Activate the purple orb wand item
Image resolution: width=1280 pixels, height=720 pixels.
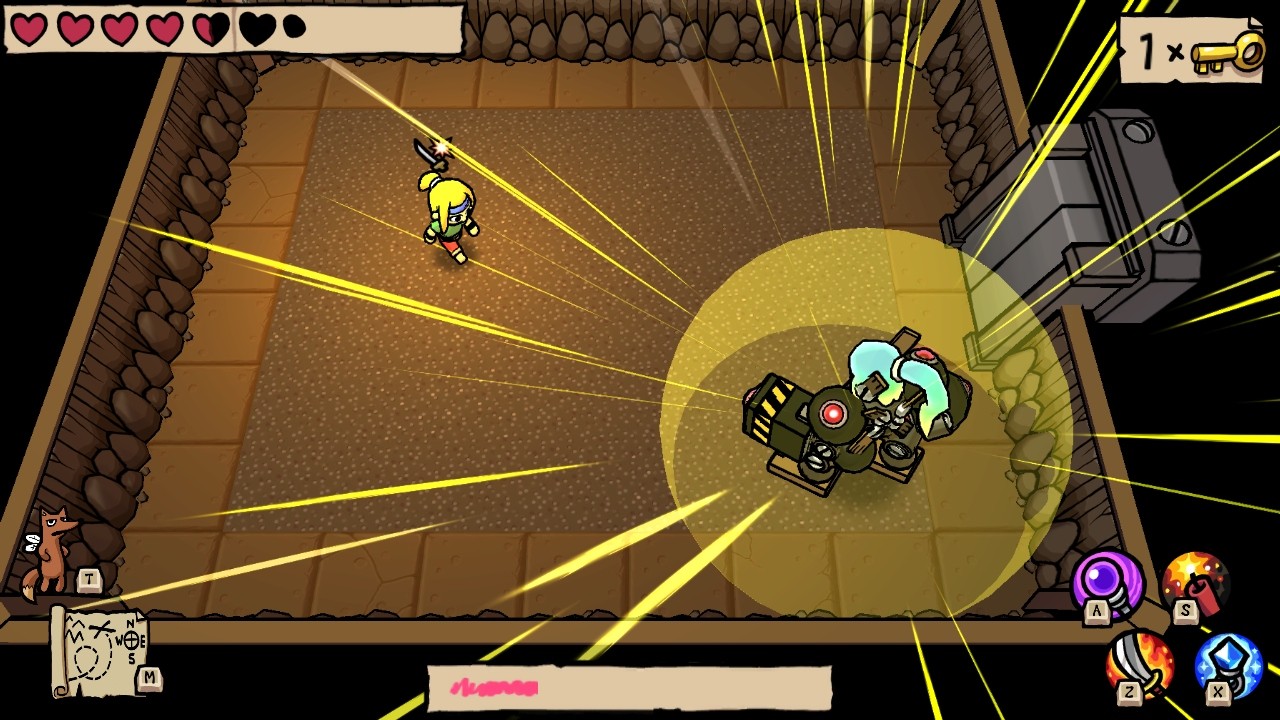(1108, 584)
